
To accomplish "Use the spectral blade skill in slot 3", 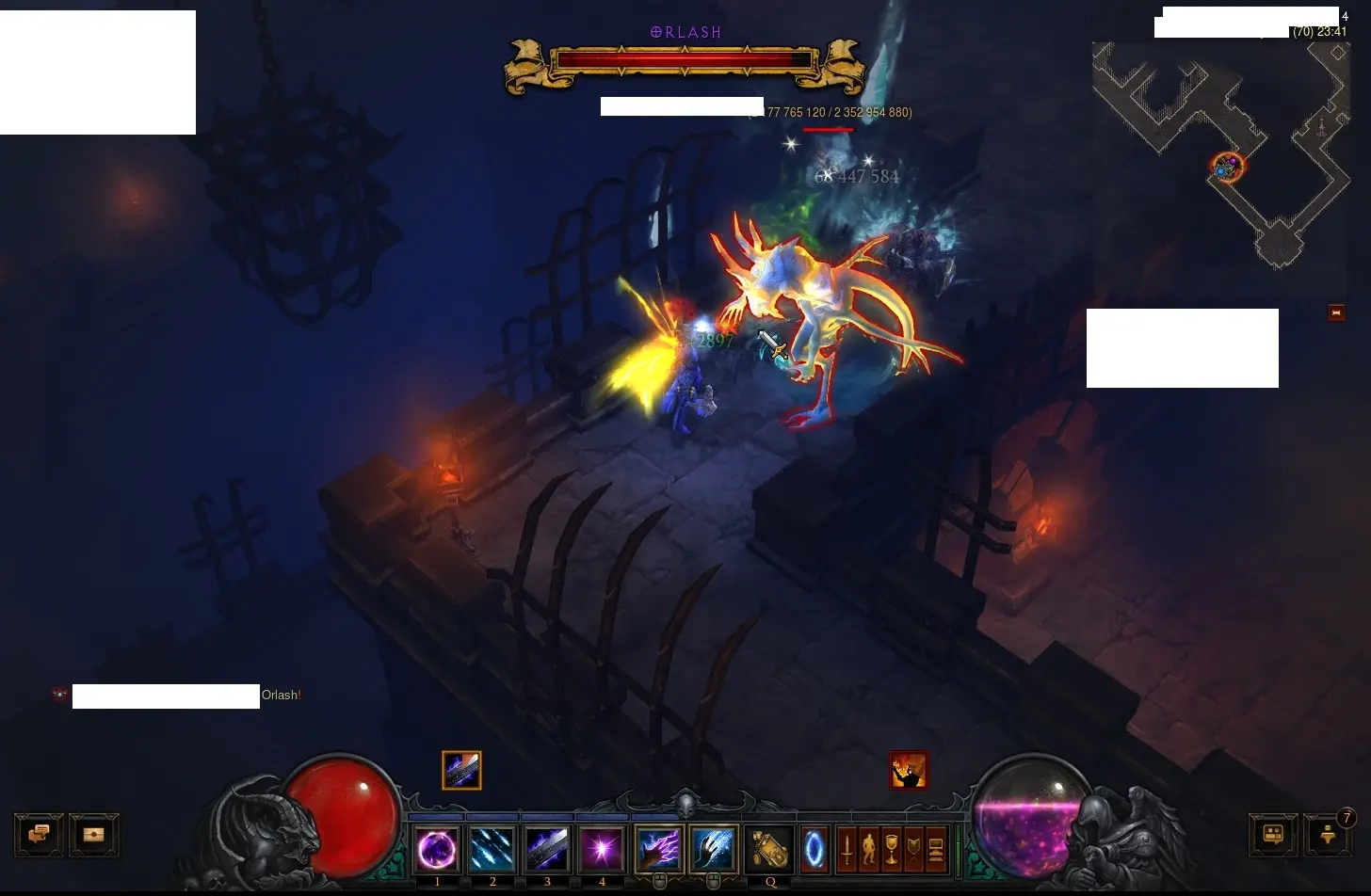I will coord(547,851).
